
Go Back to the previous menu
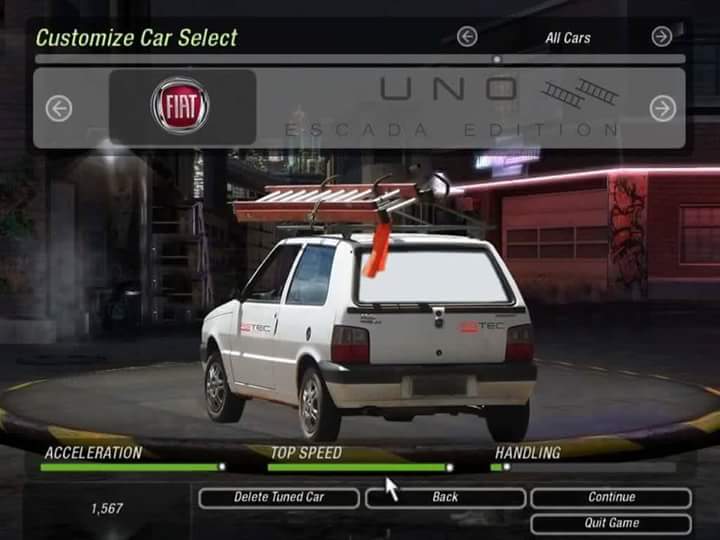(x=445, y=497)
